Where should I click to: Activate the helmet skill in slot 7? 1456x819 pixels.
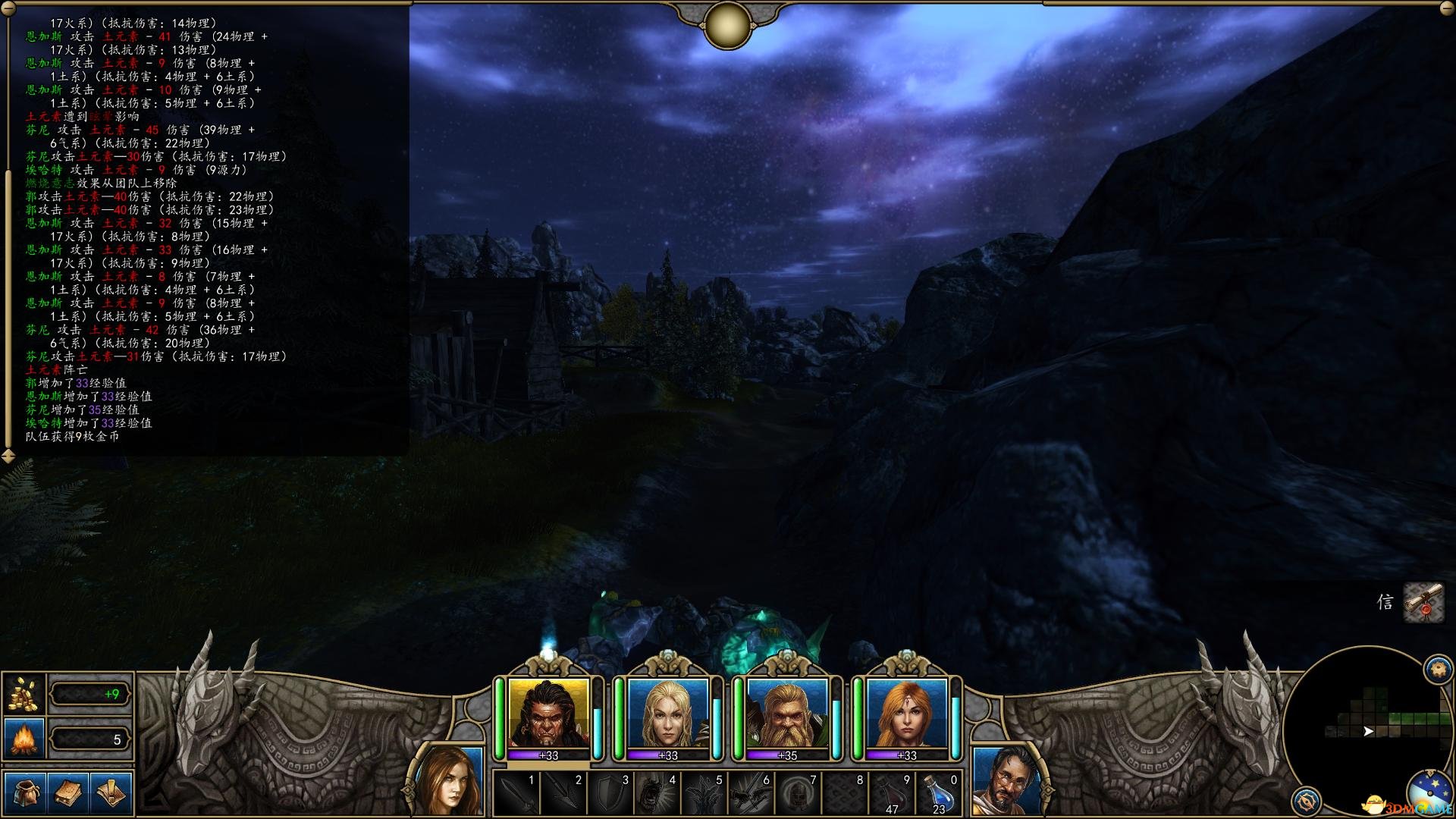(x=798, y=794)
